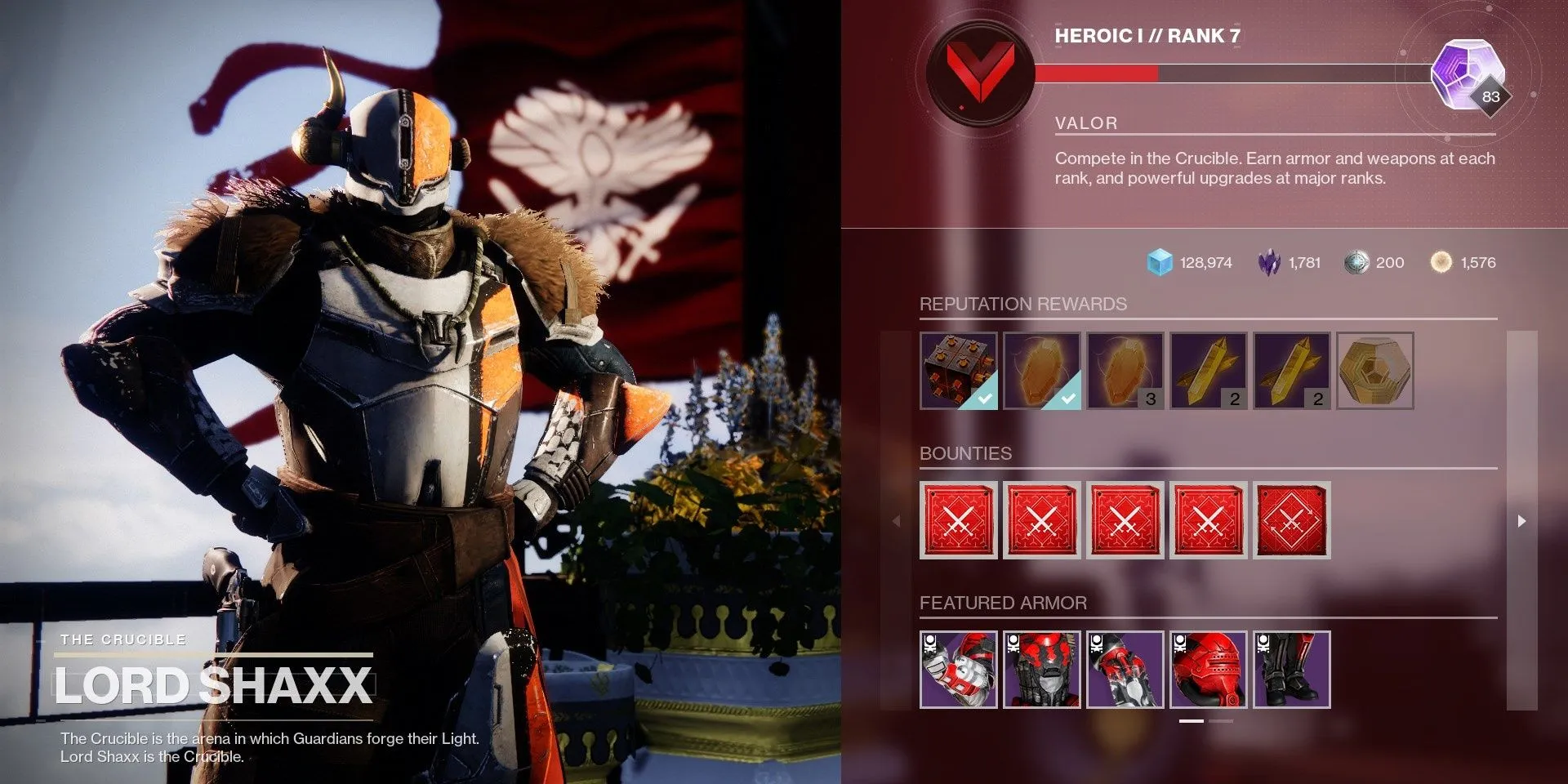View the black boots featured armor piece
The image size is (1568, 784).
1292,670
